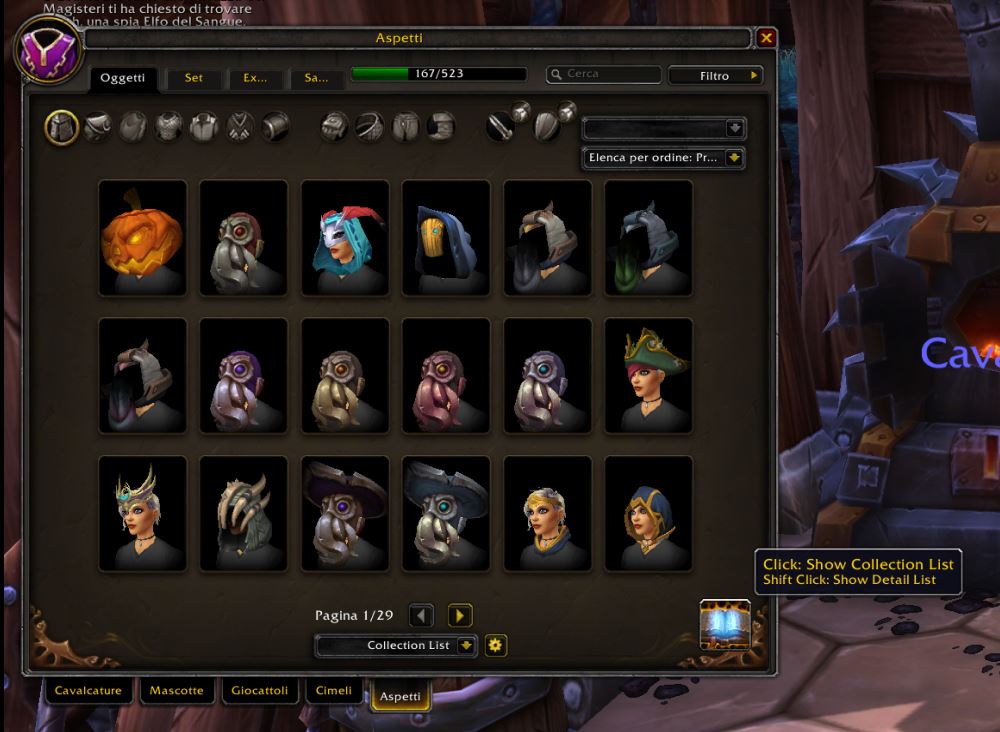Select the jack-o'-lantern pumpkin head appearance

point(143,238)
